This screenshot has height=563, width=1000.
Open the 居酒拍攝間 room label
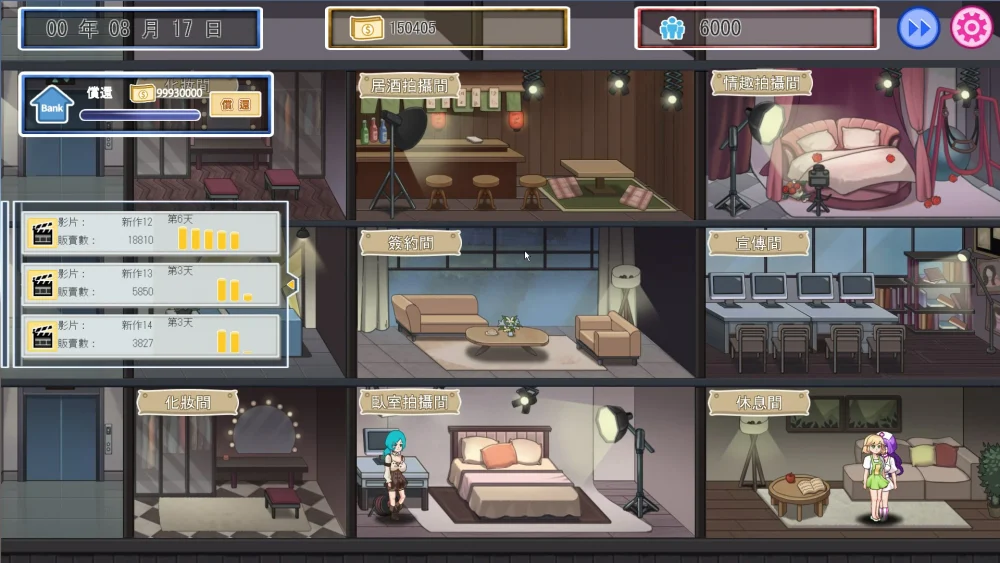point(409,85)
